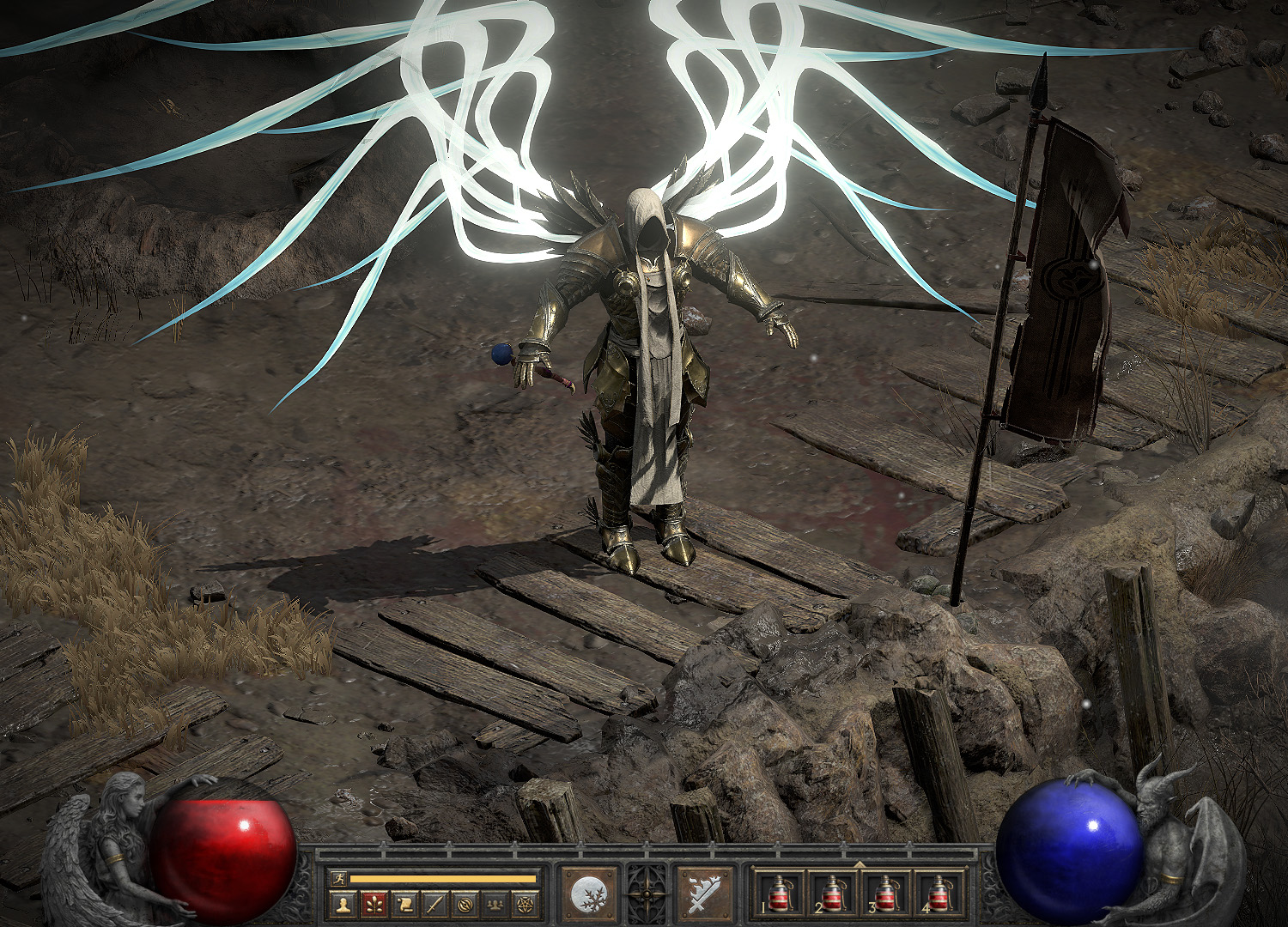Open the character sheet silhouette button

click(x=343, y=904)
